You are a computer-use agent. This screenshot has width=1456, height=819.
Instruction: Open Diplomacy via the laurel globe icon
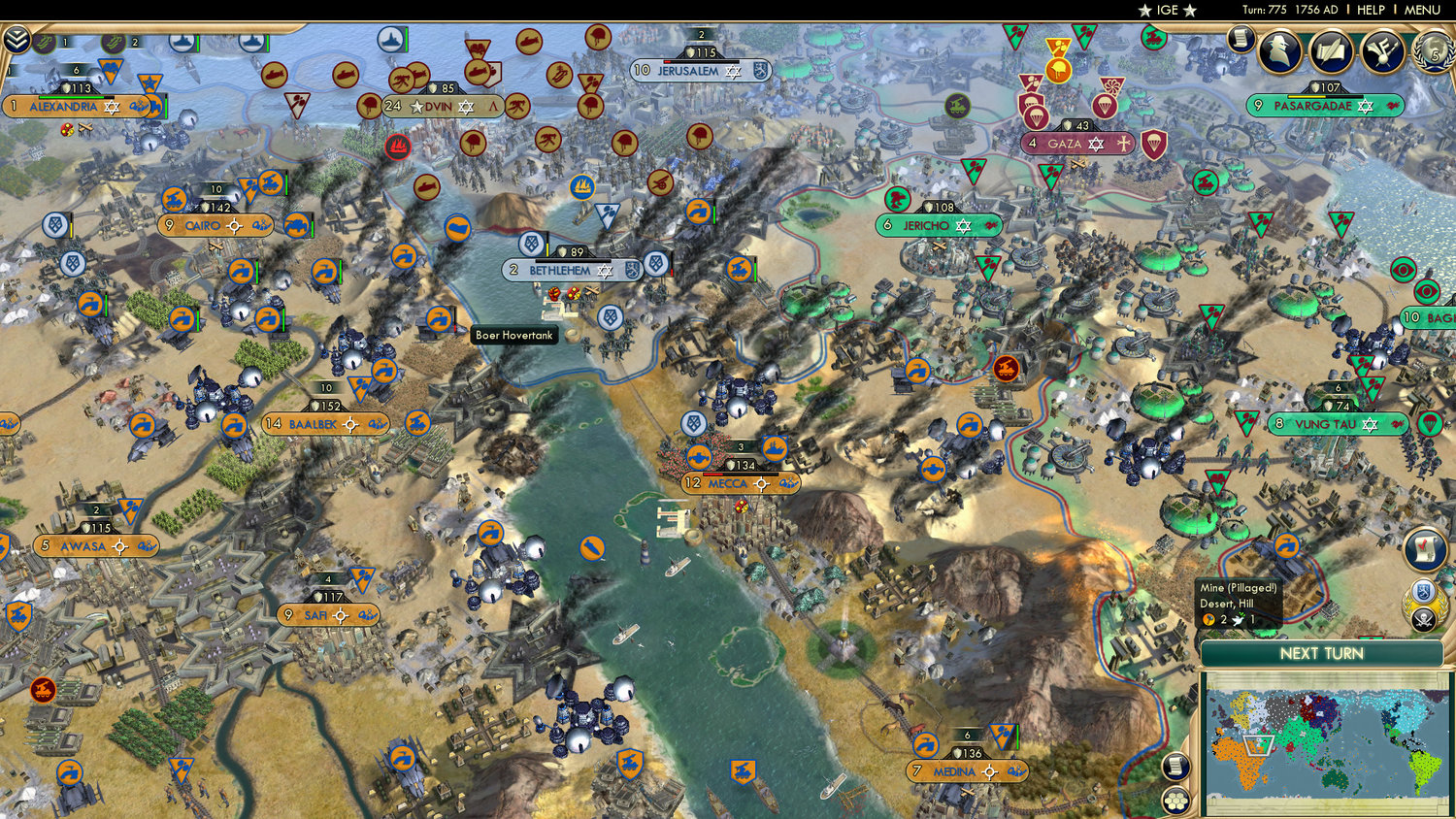[1434, 53]
